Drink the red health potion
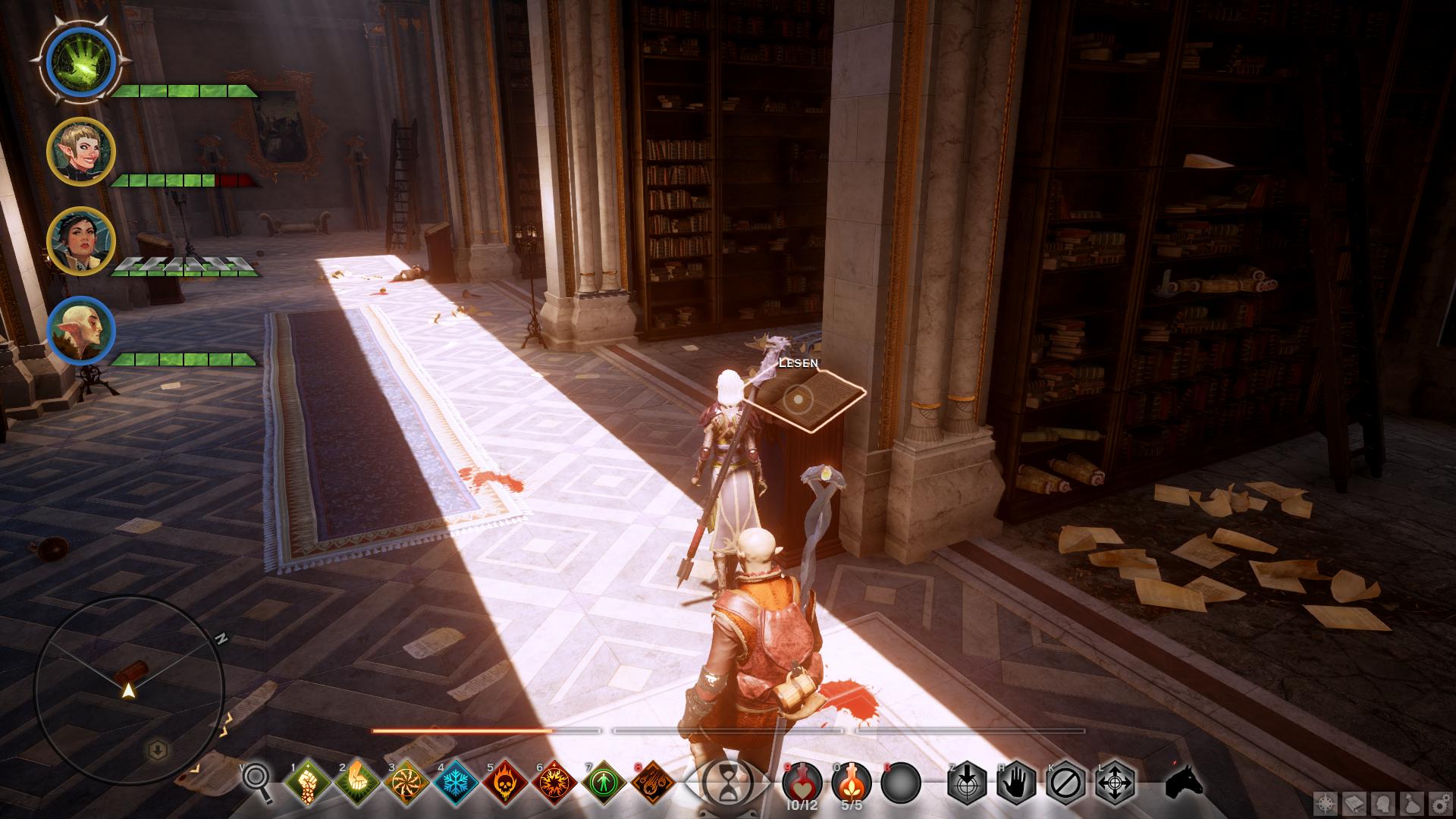The height and width of the screenshot is (819, 1456). (x=802, y=781)
